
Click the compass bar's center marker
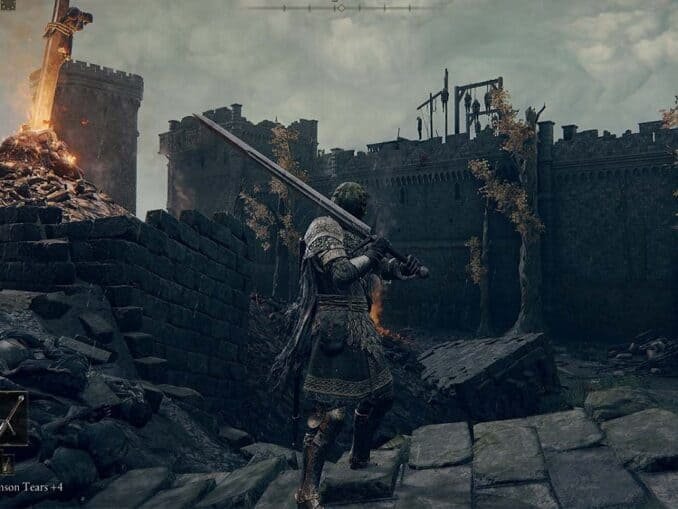[x=340, y=8]
